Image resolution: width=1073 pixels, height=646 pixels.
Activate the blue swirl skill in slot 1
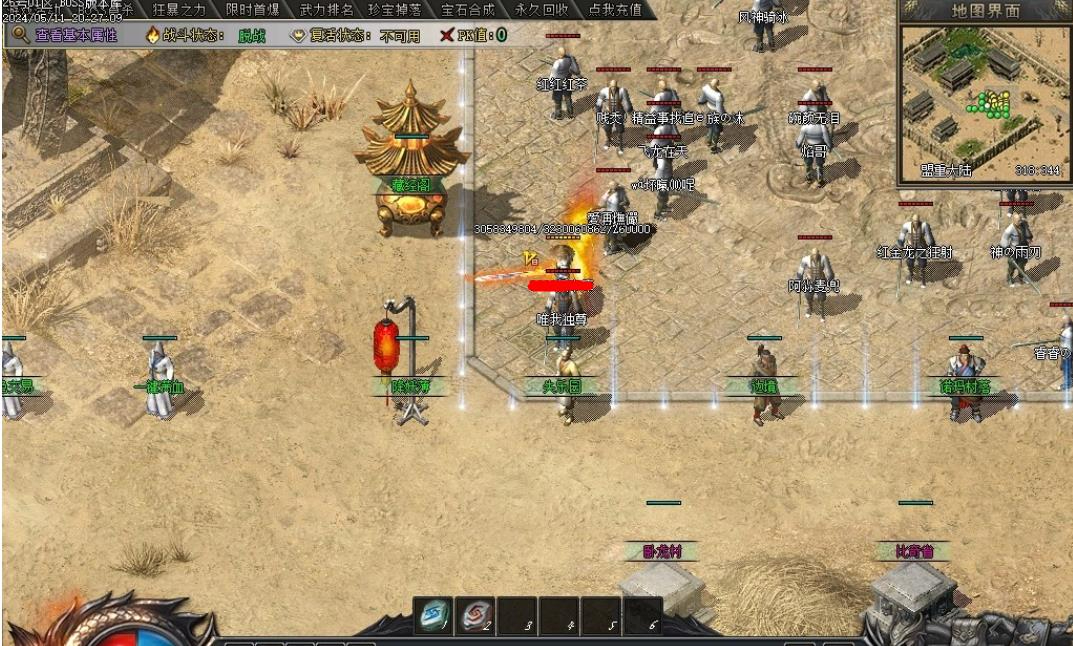pyautogui.click(x=433, y=615)
